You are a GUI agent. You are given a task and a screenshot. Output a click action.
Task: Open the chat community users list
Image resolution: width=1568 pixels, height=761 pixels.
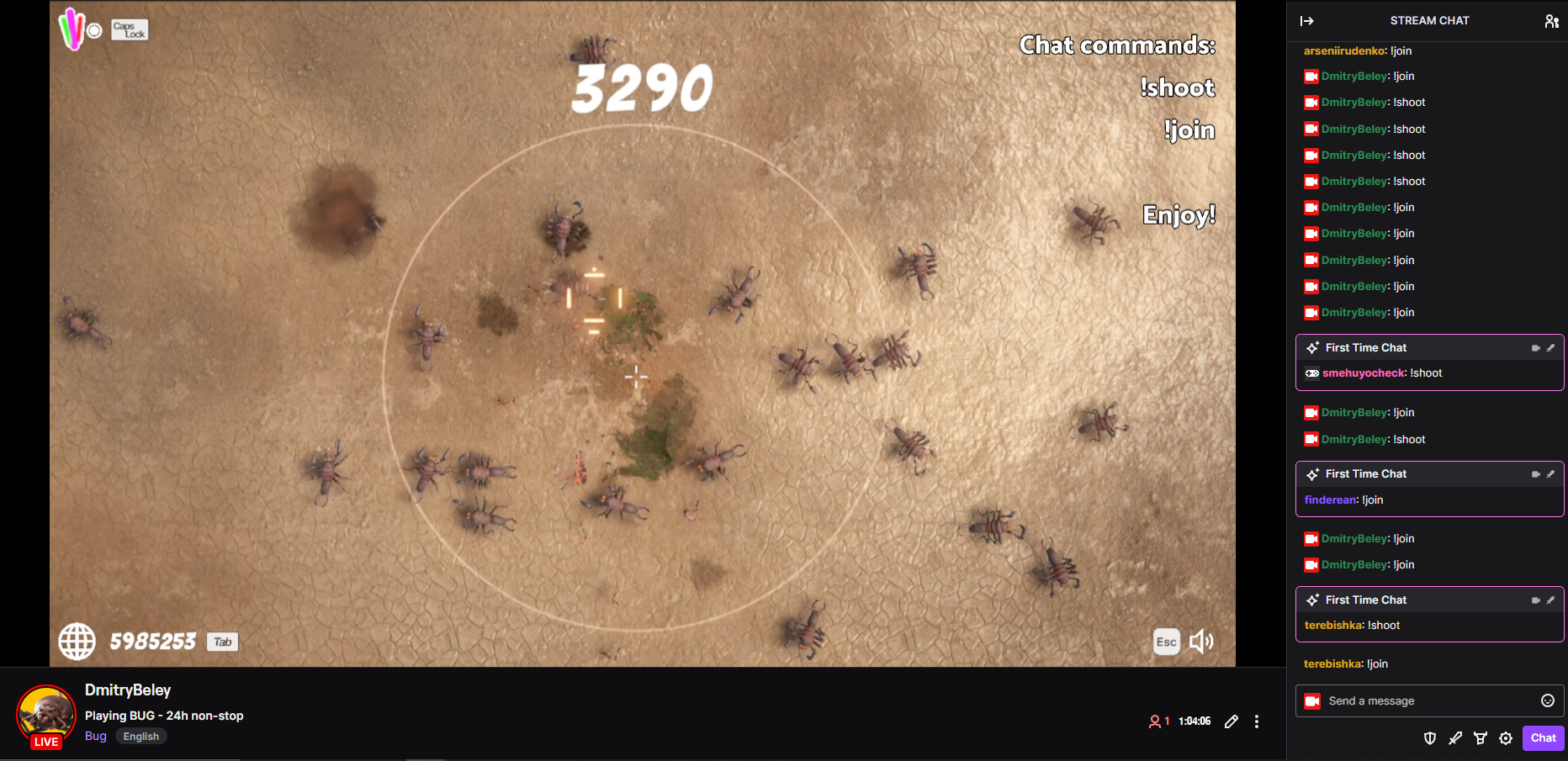[x=1552, y=20]
